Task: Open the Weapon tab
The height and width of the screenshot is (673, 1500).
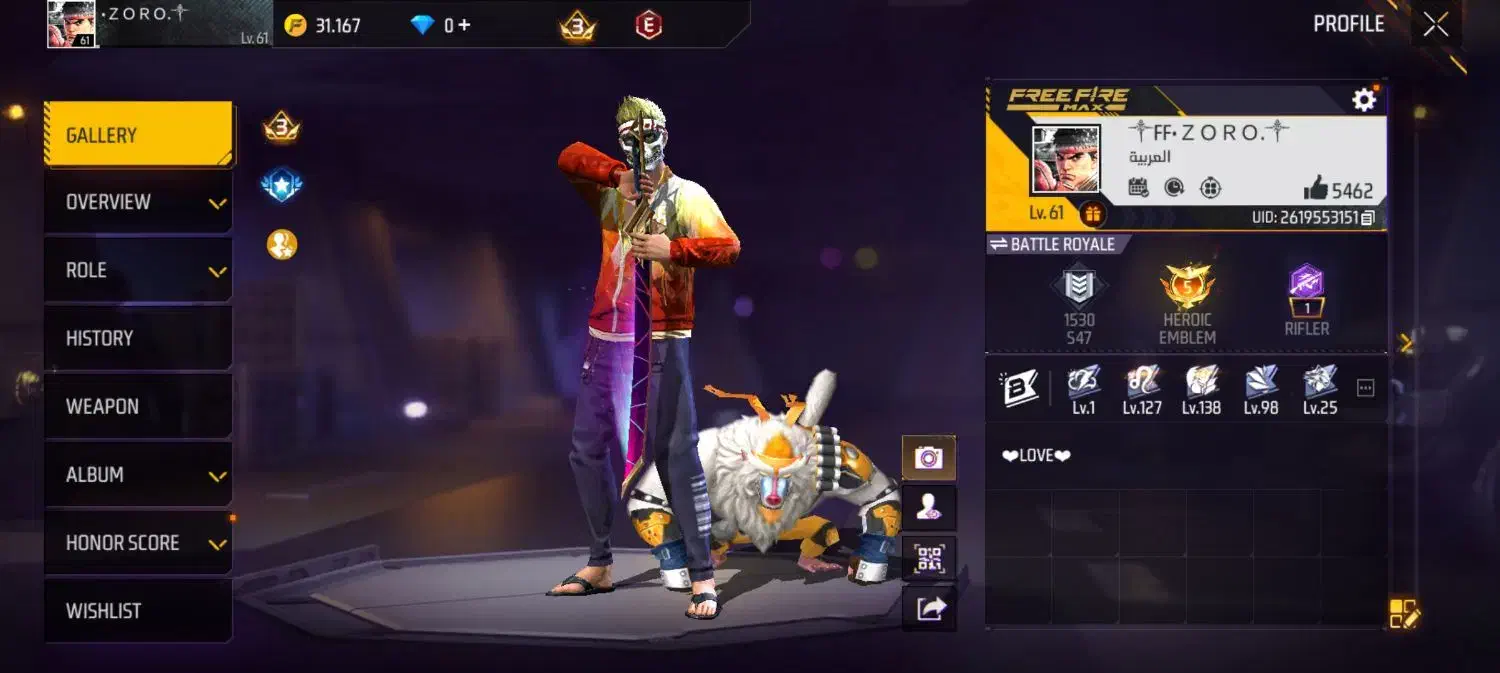Action: 138,406
